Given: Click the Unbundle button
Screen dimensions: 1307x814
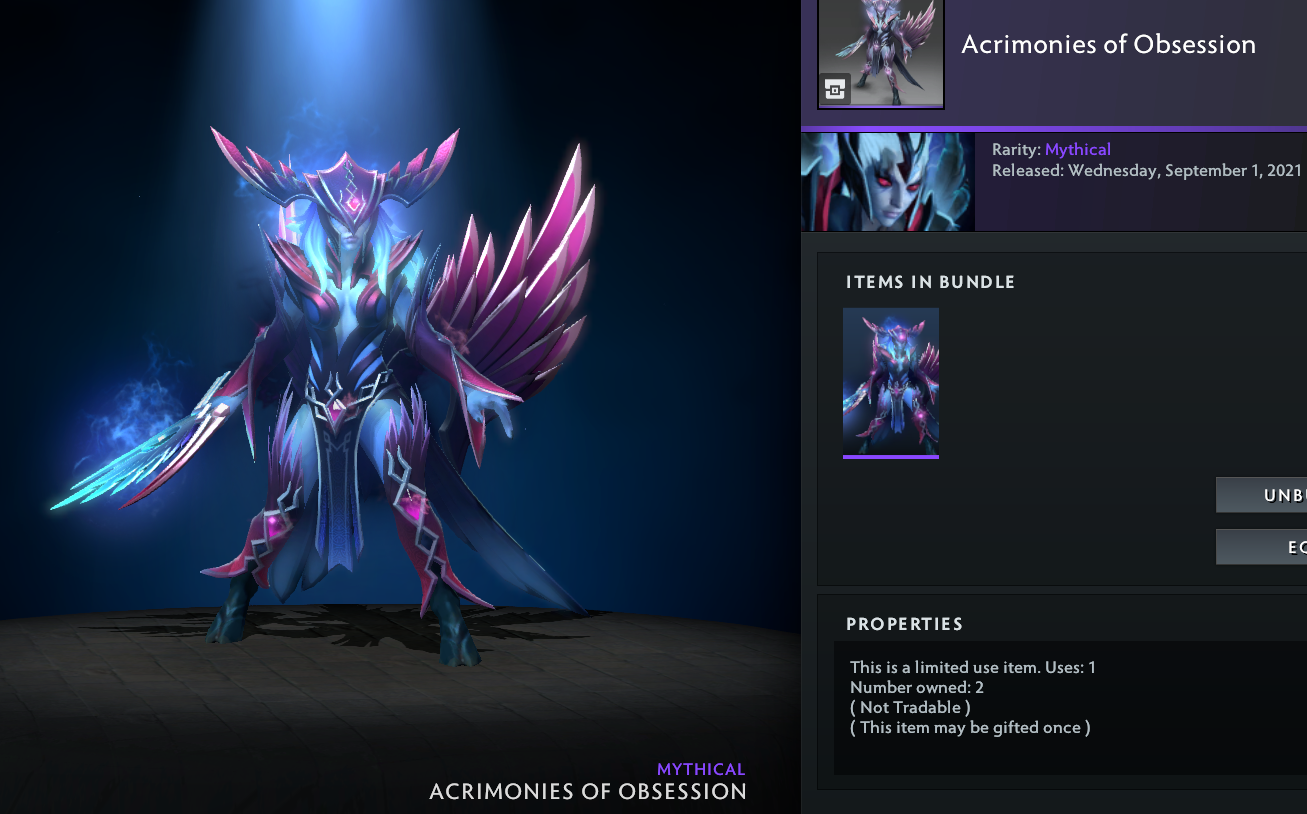Looking at the screenshot, I should click(1262, 495).
